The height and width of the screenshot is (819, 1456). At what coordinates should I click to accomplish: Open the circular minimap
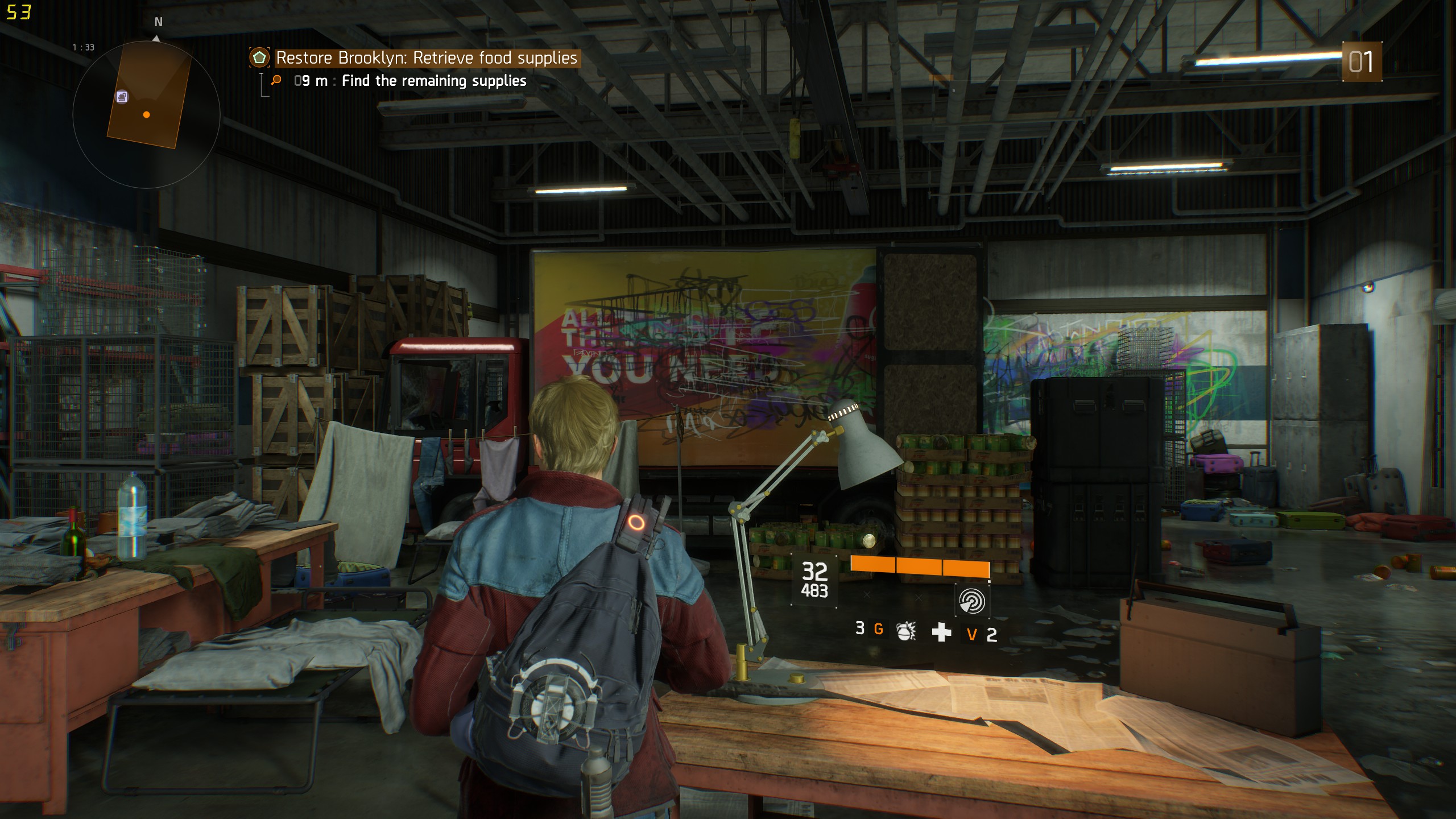(146, 114)
